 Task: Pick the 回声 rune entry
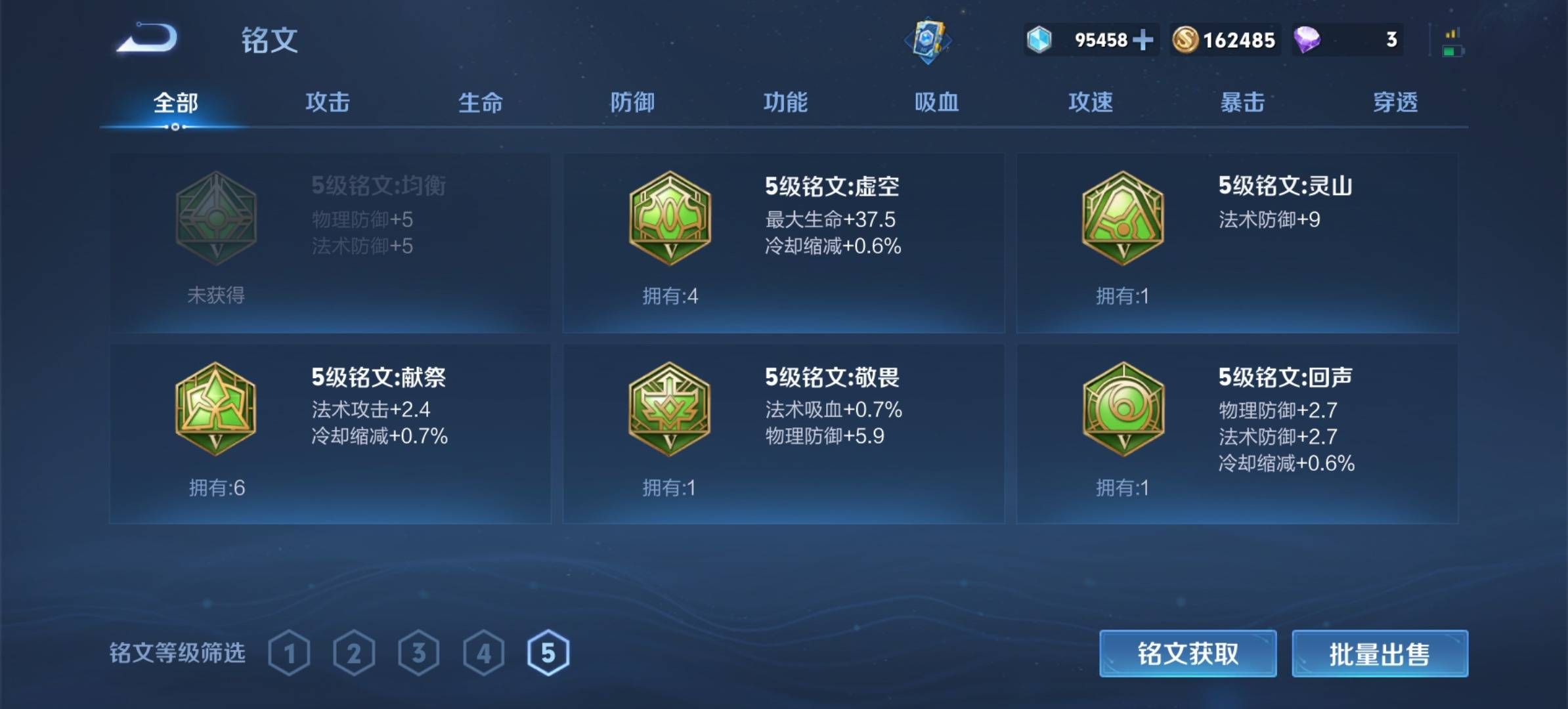pyautogui.click(x=1237, y=434)
